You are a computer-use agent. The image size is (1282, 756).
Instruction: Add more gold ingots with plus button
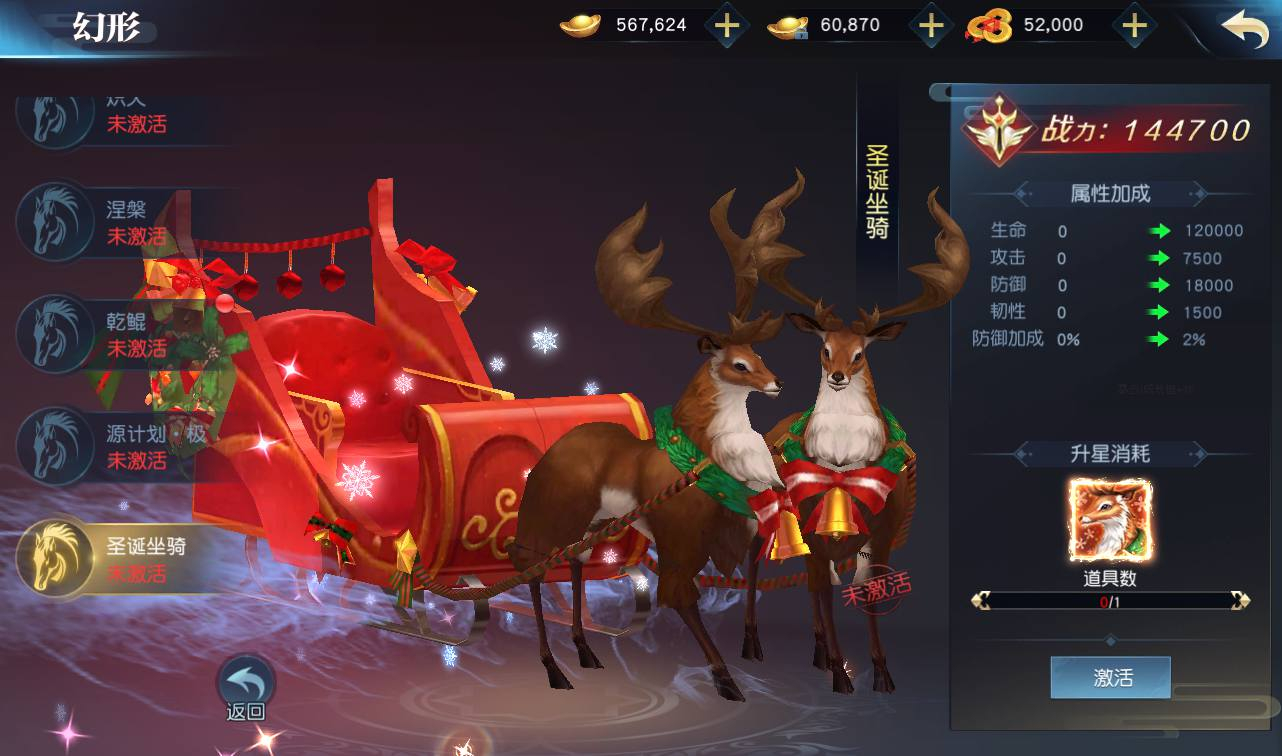click(727, 26)
